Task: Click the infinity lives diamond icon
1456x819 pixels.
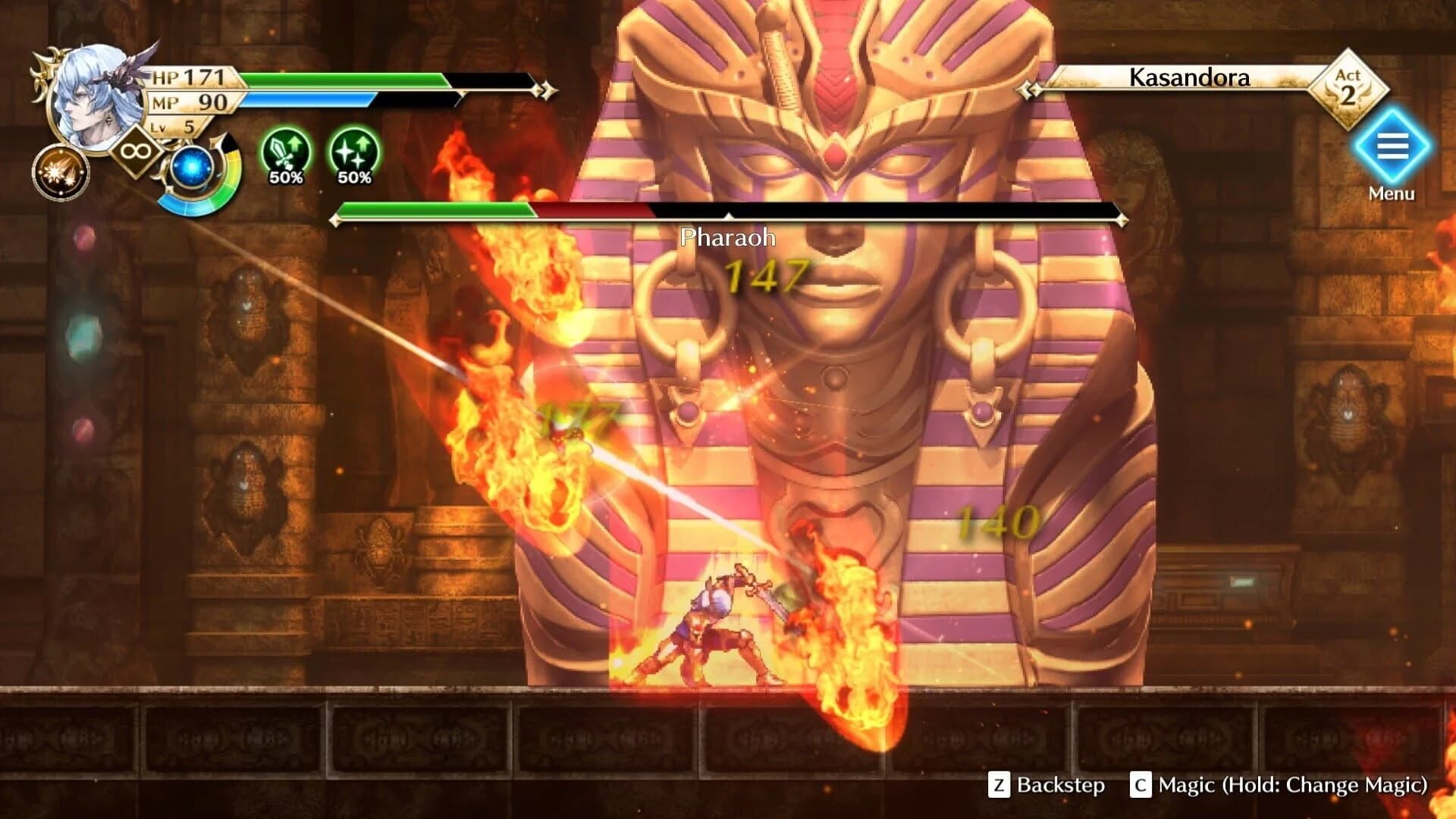Action: point(136,152)
